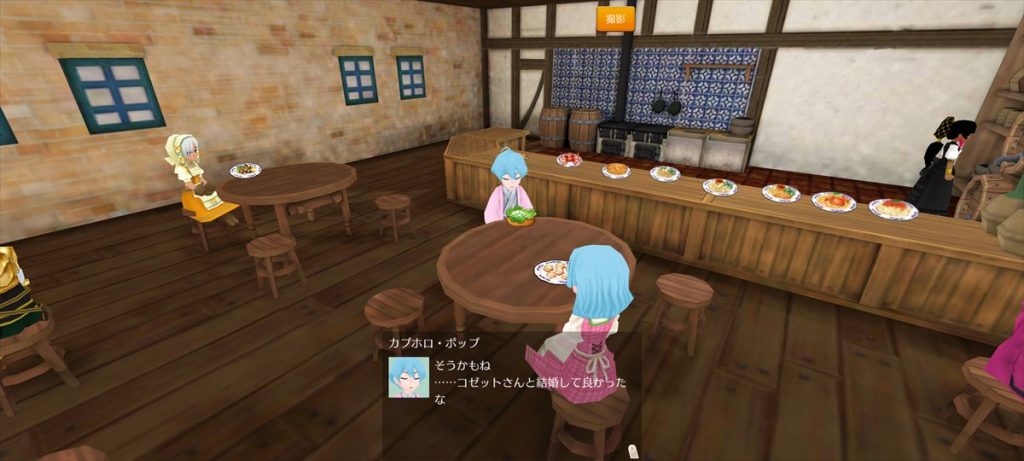
Task: Advance dialogue using the small tap indicator icon
Action: coord(632,452)
